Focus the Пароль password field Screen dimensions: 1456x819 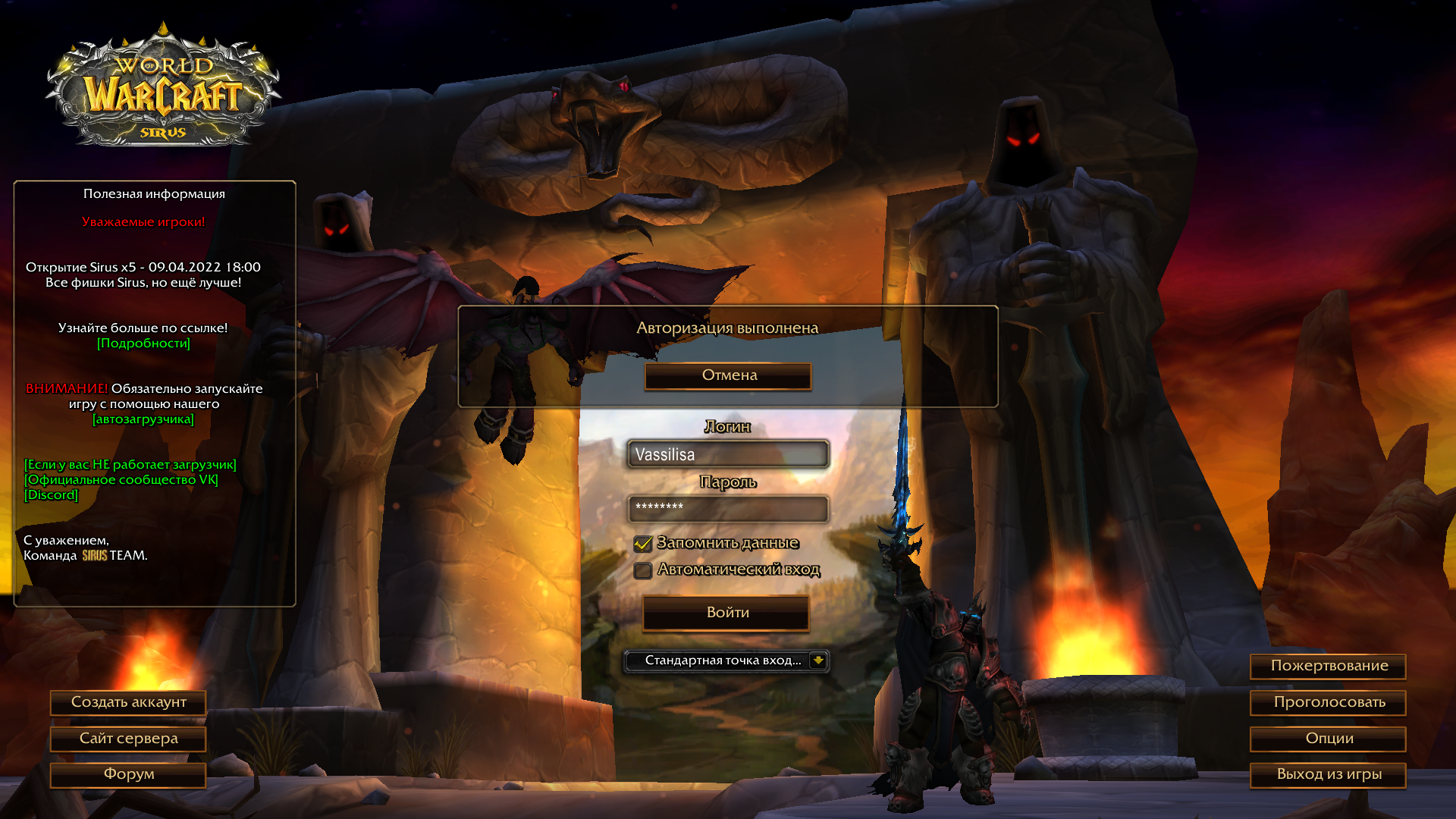pos(728,508)
